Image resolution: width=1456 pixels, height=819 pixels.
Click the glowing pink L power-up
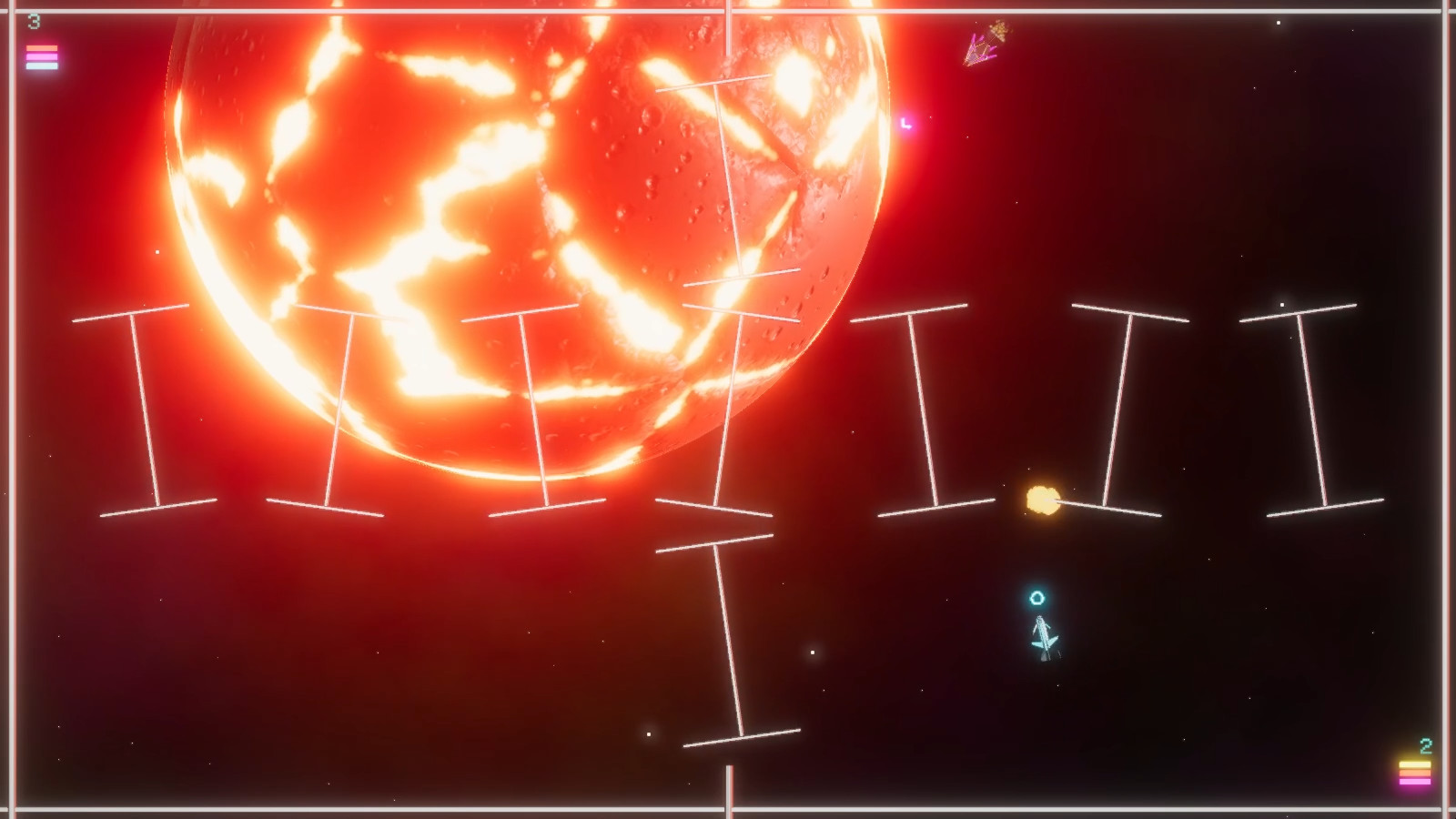click(905, 121)
